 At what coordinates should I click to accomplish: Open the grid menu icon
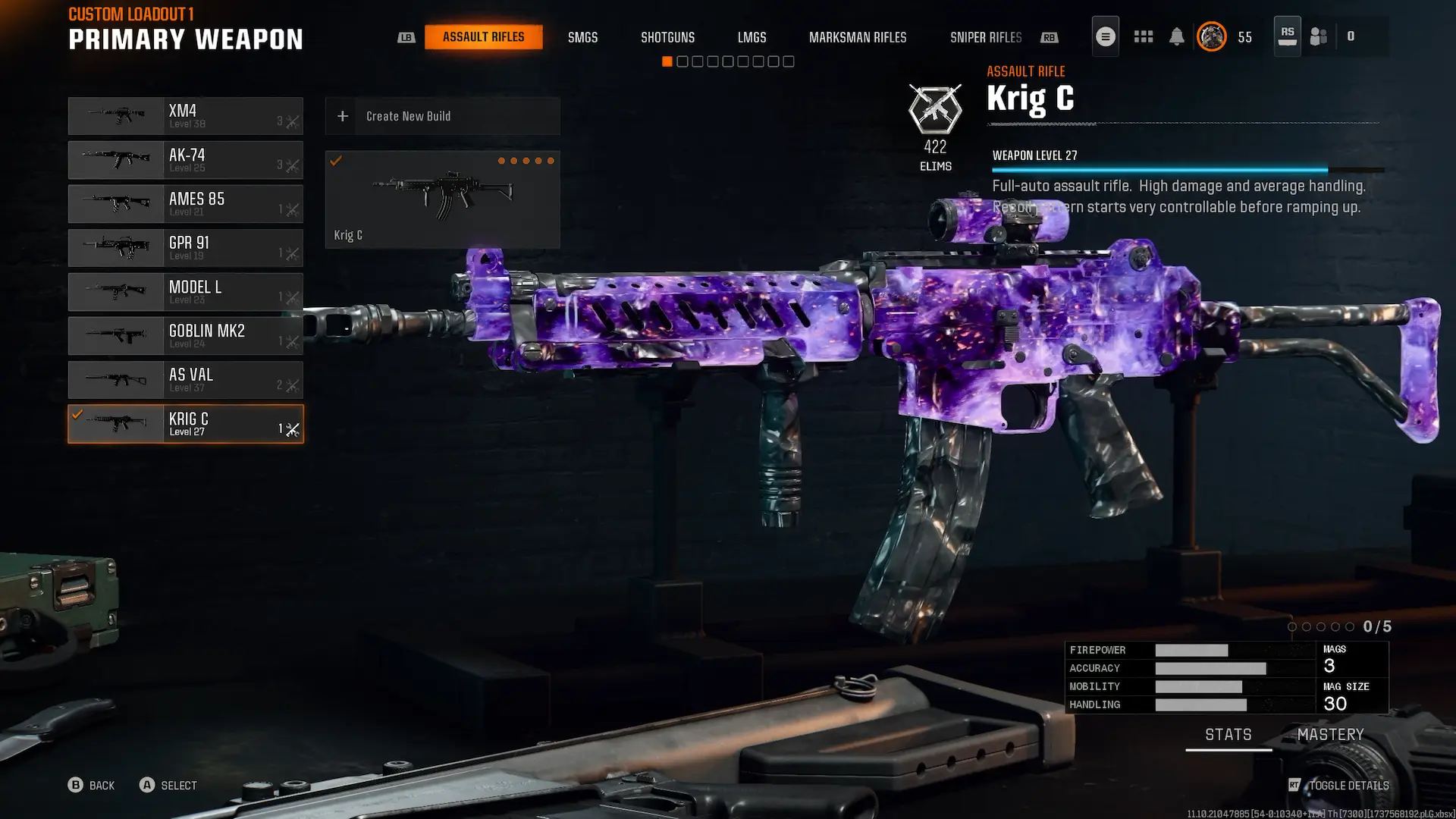tap(1143, 36)
